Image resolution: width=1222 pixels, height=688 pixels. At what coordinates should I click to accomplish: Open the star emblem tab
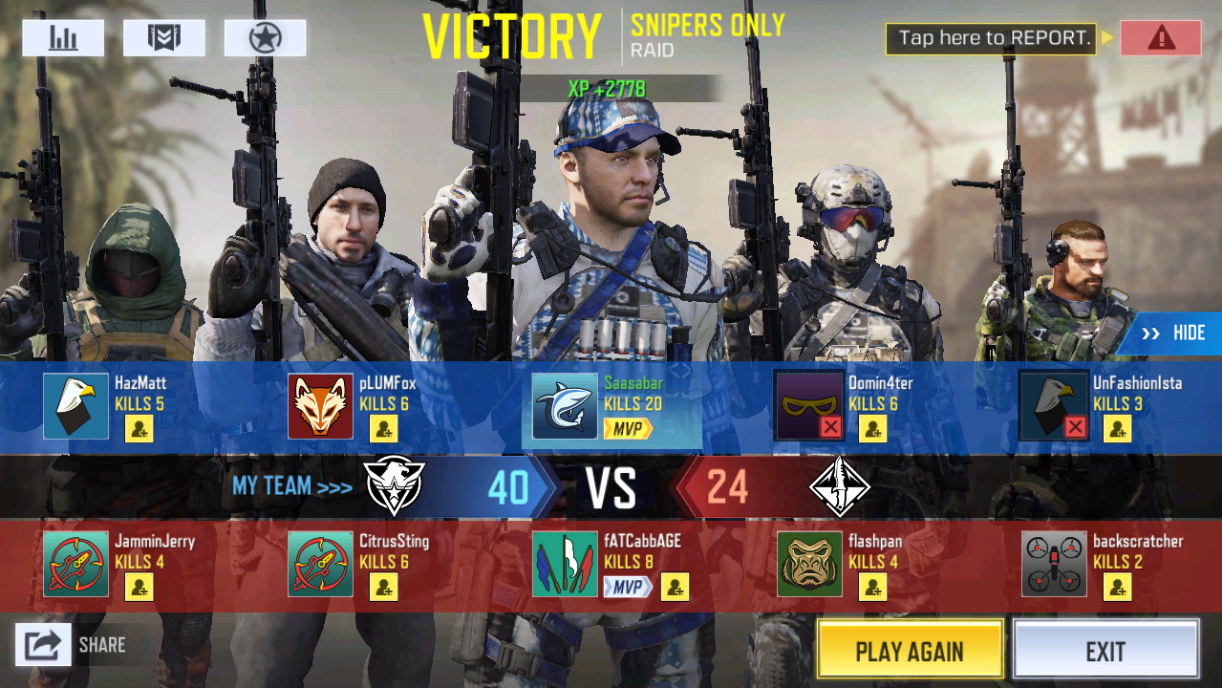[x=265, y=38]
